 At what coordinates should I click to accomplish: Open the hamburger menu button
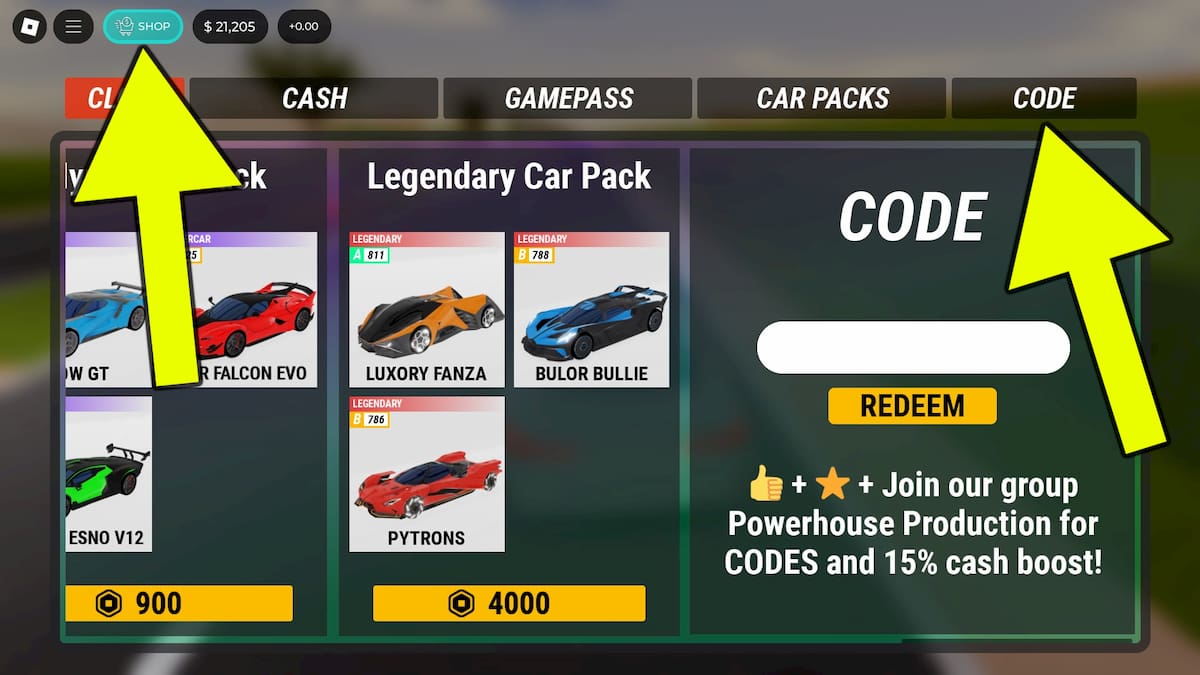(x=73, y=26)
